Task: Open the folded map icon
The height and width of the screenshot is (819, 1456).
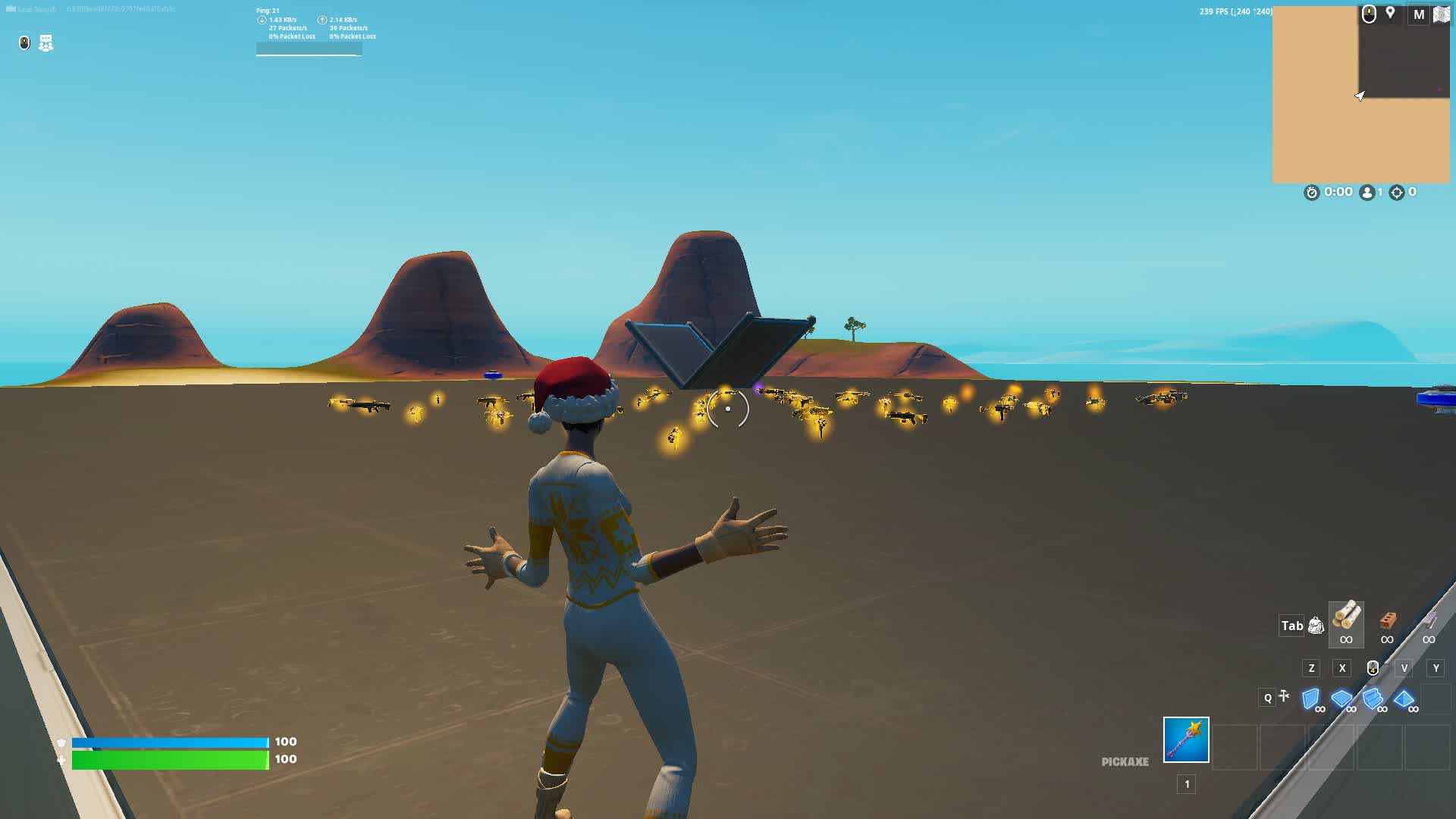Action: 1441,14
